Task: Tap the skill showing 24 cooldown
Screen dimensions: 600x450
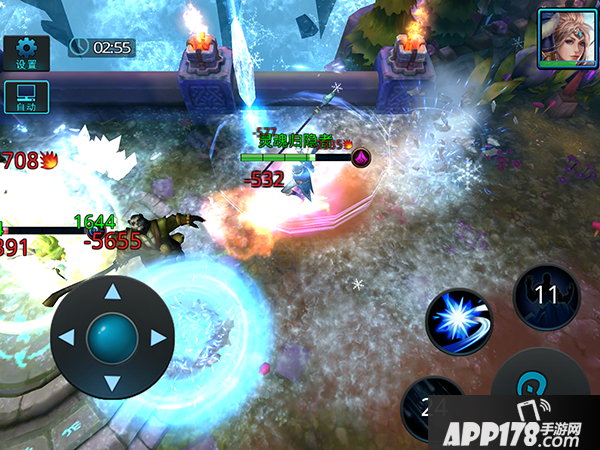Action: point(432,408)
